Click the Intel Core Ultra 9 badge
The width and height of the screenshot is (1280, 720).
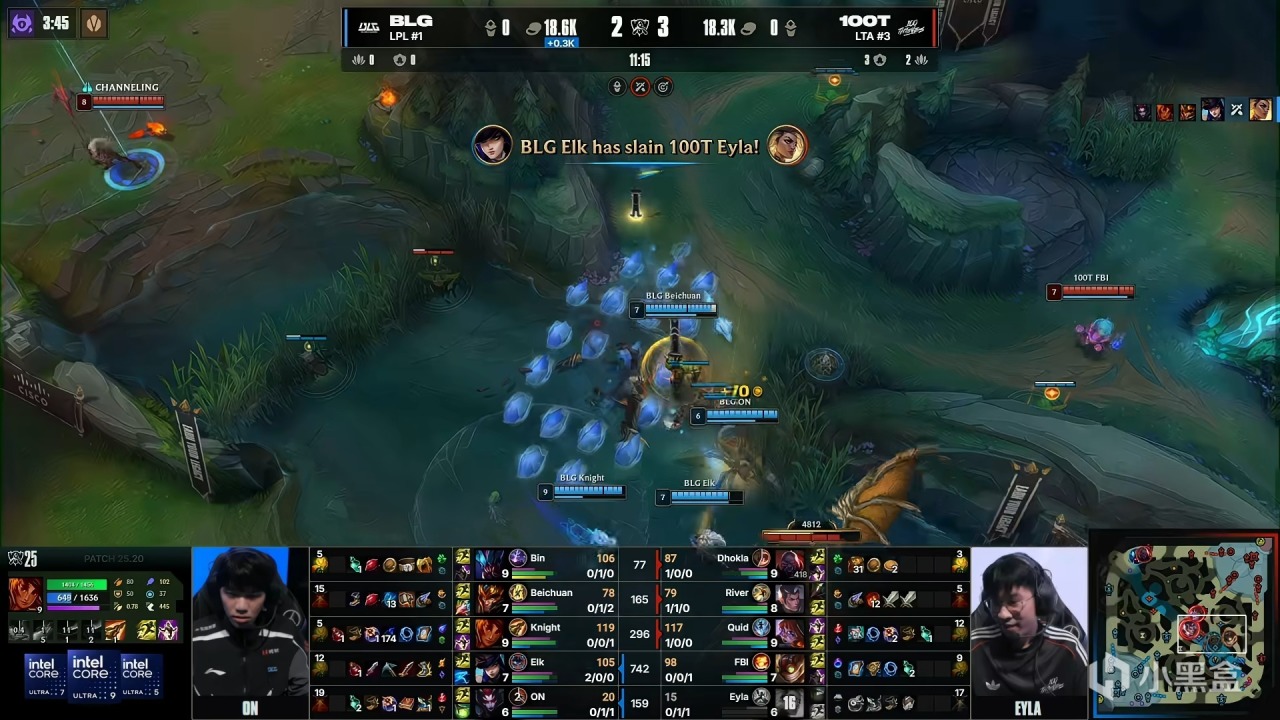89,675
